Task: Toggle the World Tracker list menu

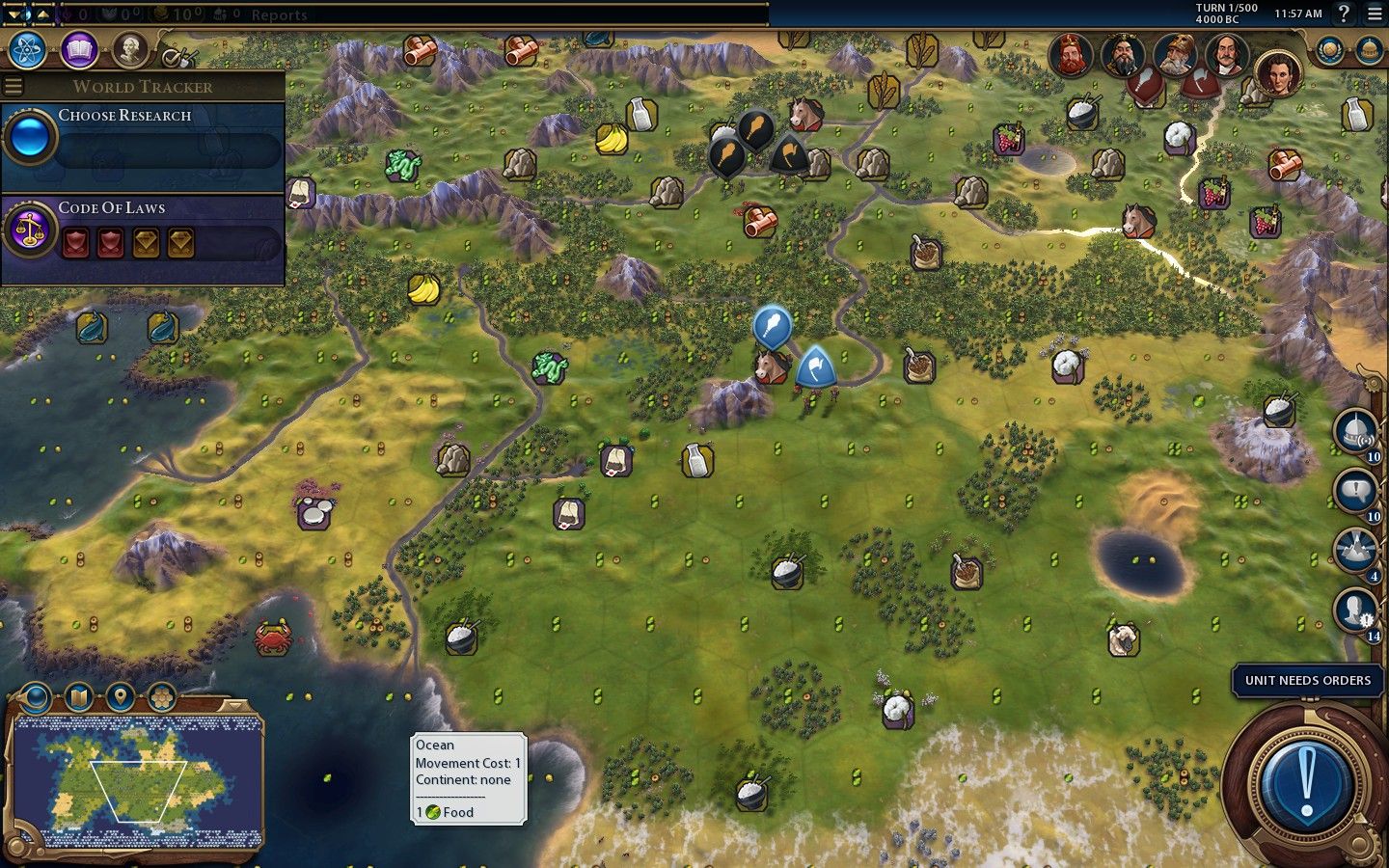Action: coord(14,86)
